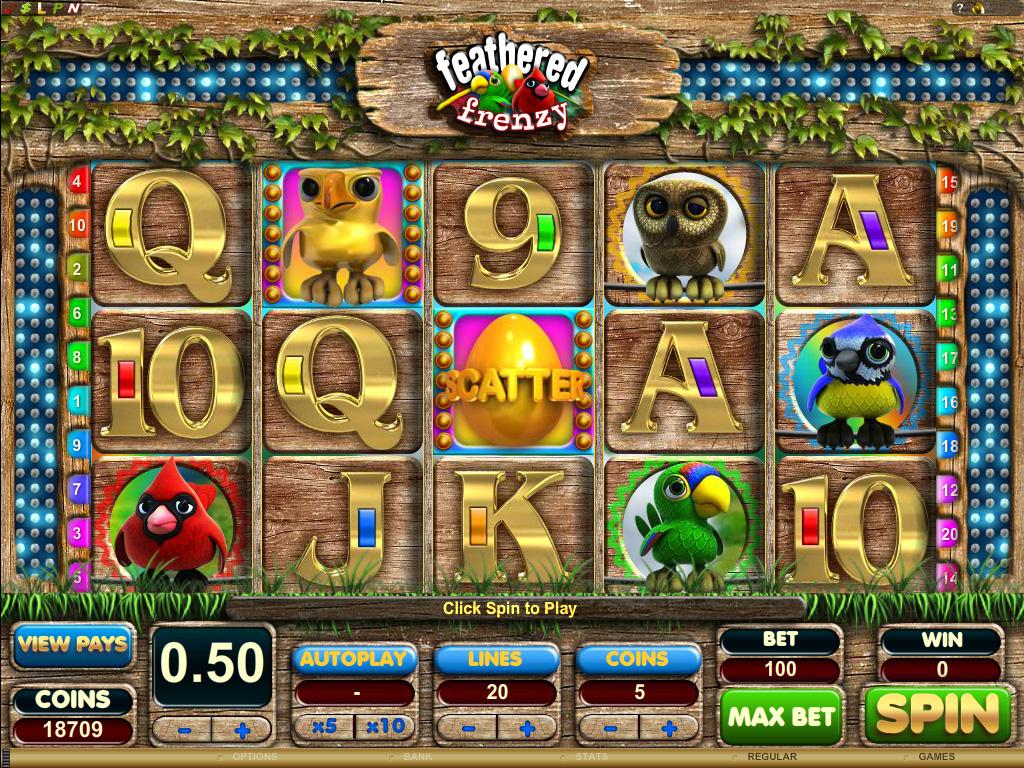The image size is (1024, 768).
Task: Lower coins per line with Coins minus
Action: [609, 727]
